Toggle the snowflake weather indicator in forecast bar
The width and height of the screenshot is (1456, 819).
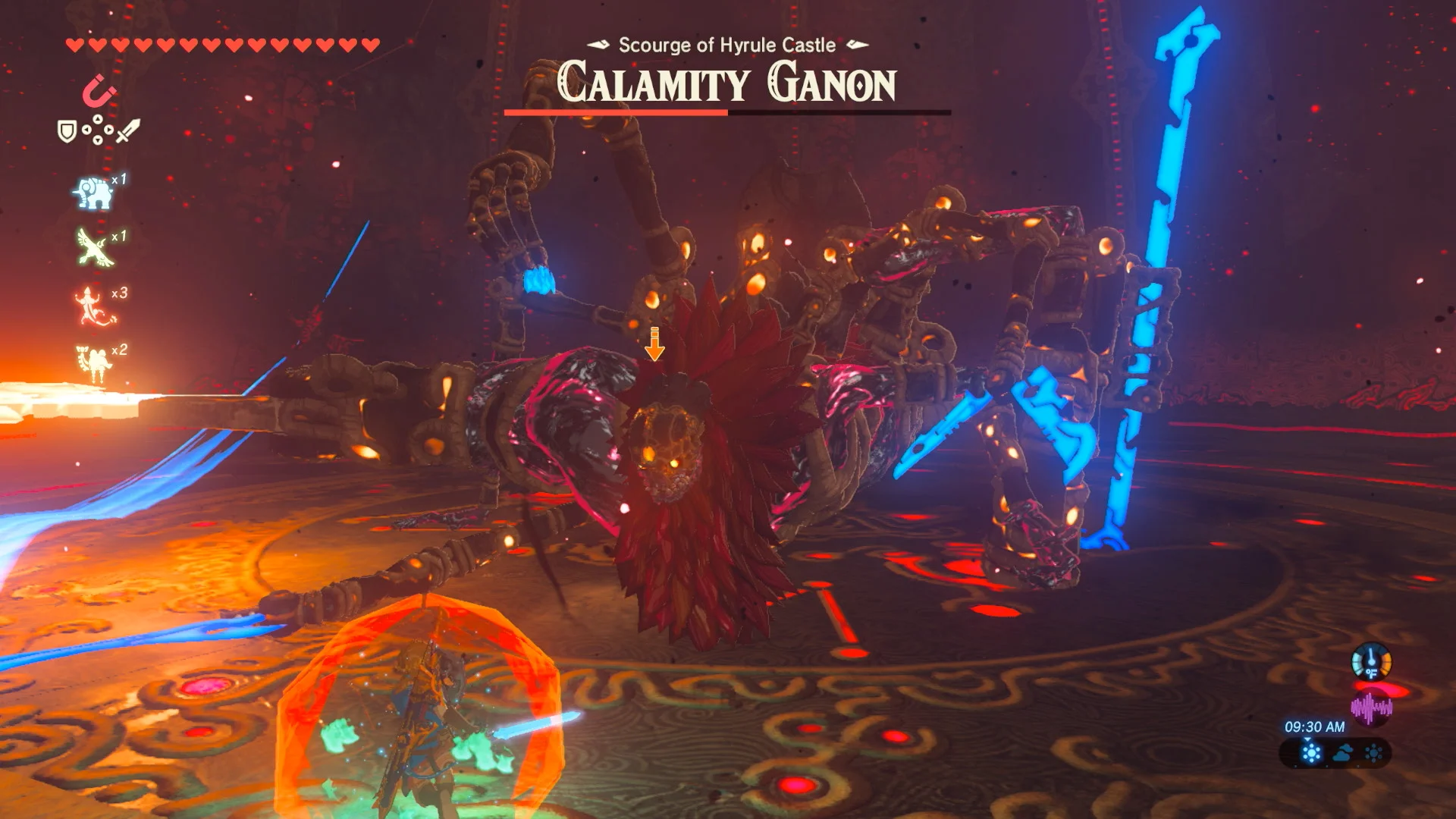[1310, 753]
